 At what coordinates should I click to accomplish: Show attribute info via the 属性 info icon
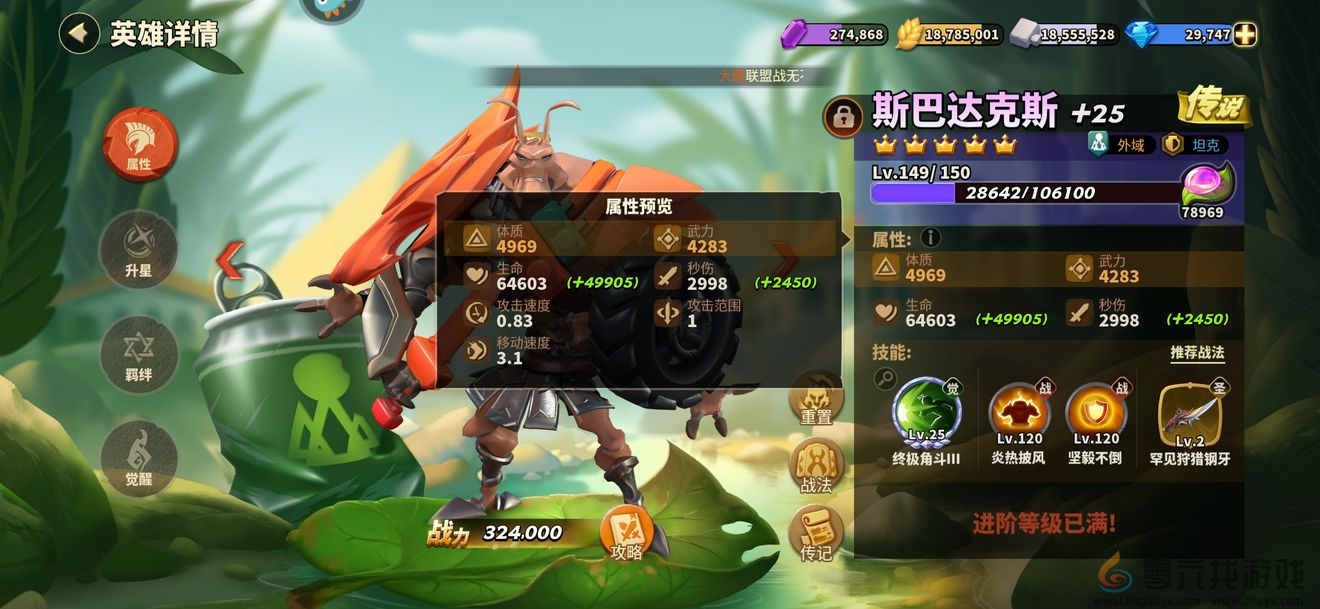point(931,238)
